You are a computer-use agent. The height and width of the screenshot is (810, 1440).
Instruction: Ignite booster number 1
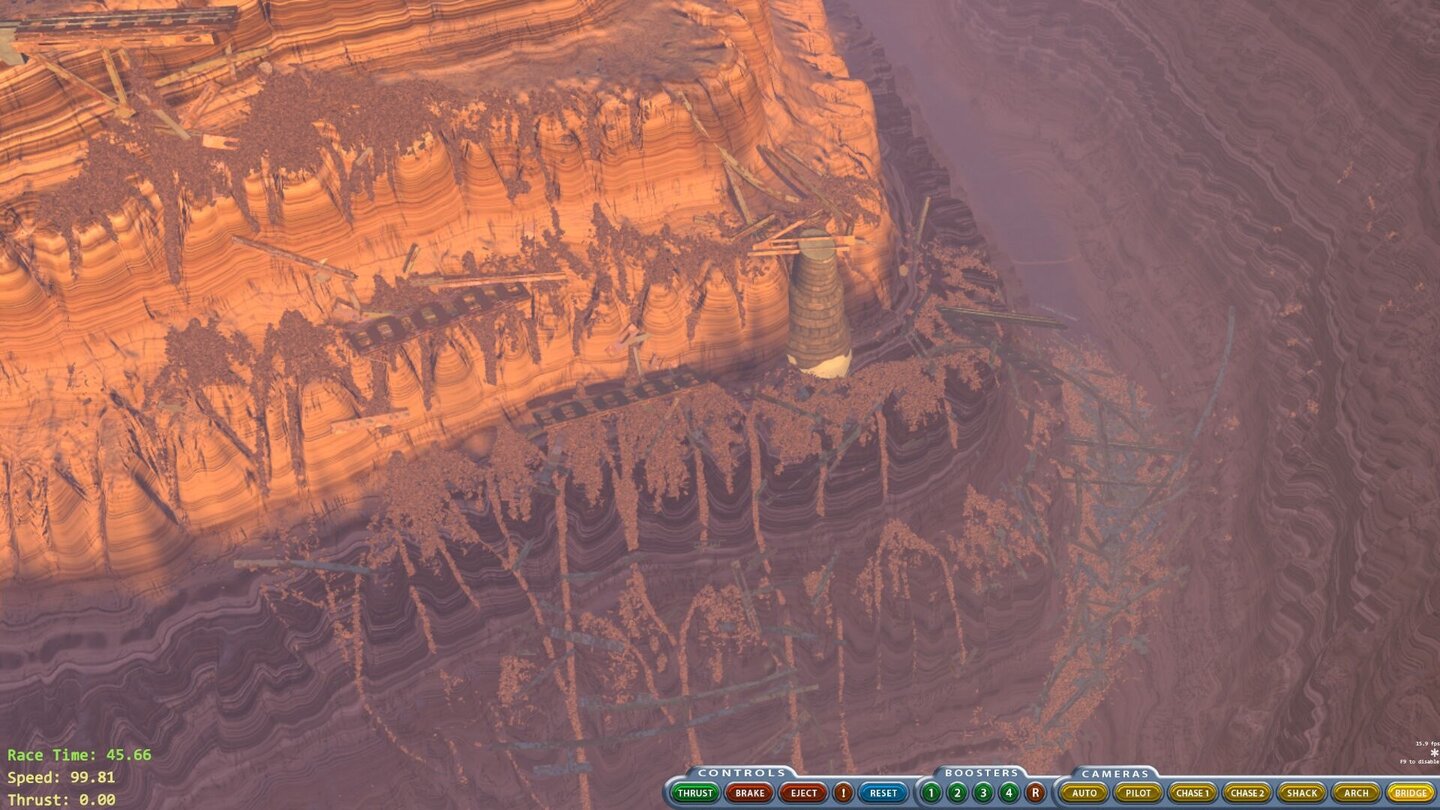930,792
